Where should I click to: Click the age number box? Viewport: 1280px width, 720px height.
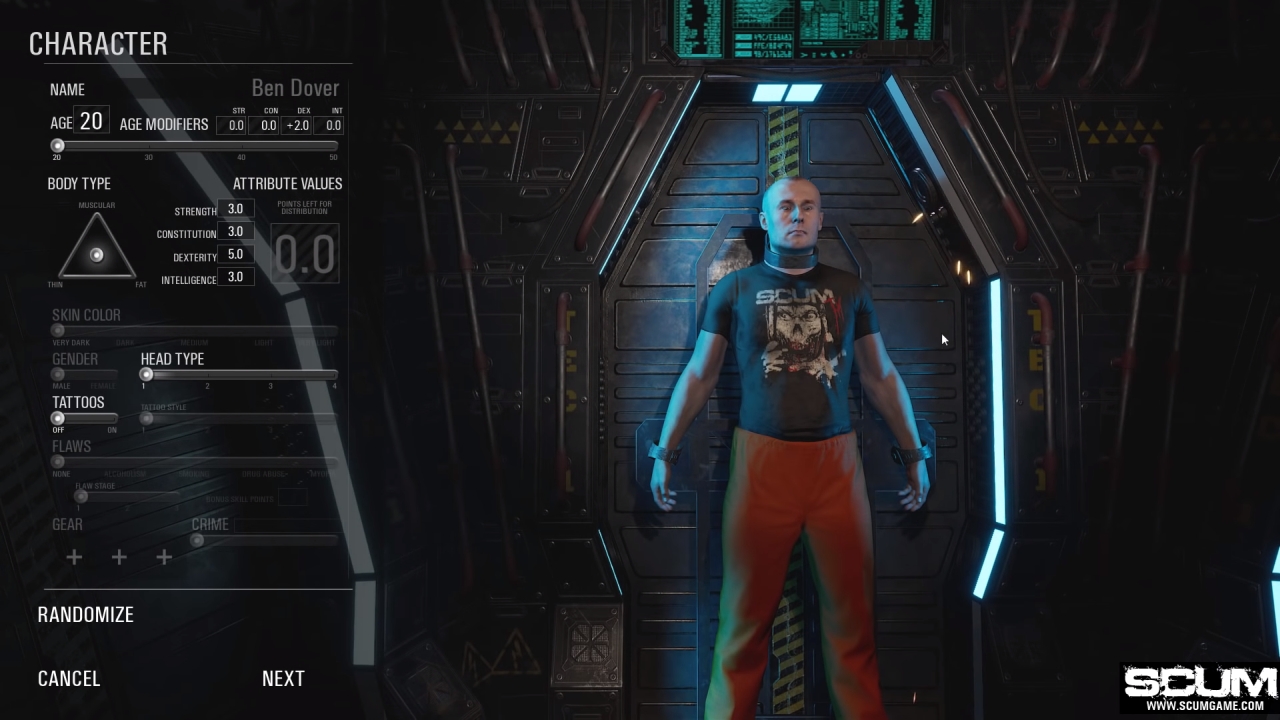pos(91,121)
